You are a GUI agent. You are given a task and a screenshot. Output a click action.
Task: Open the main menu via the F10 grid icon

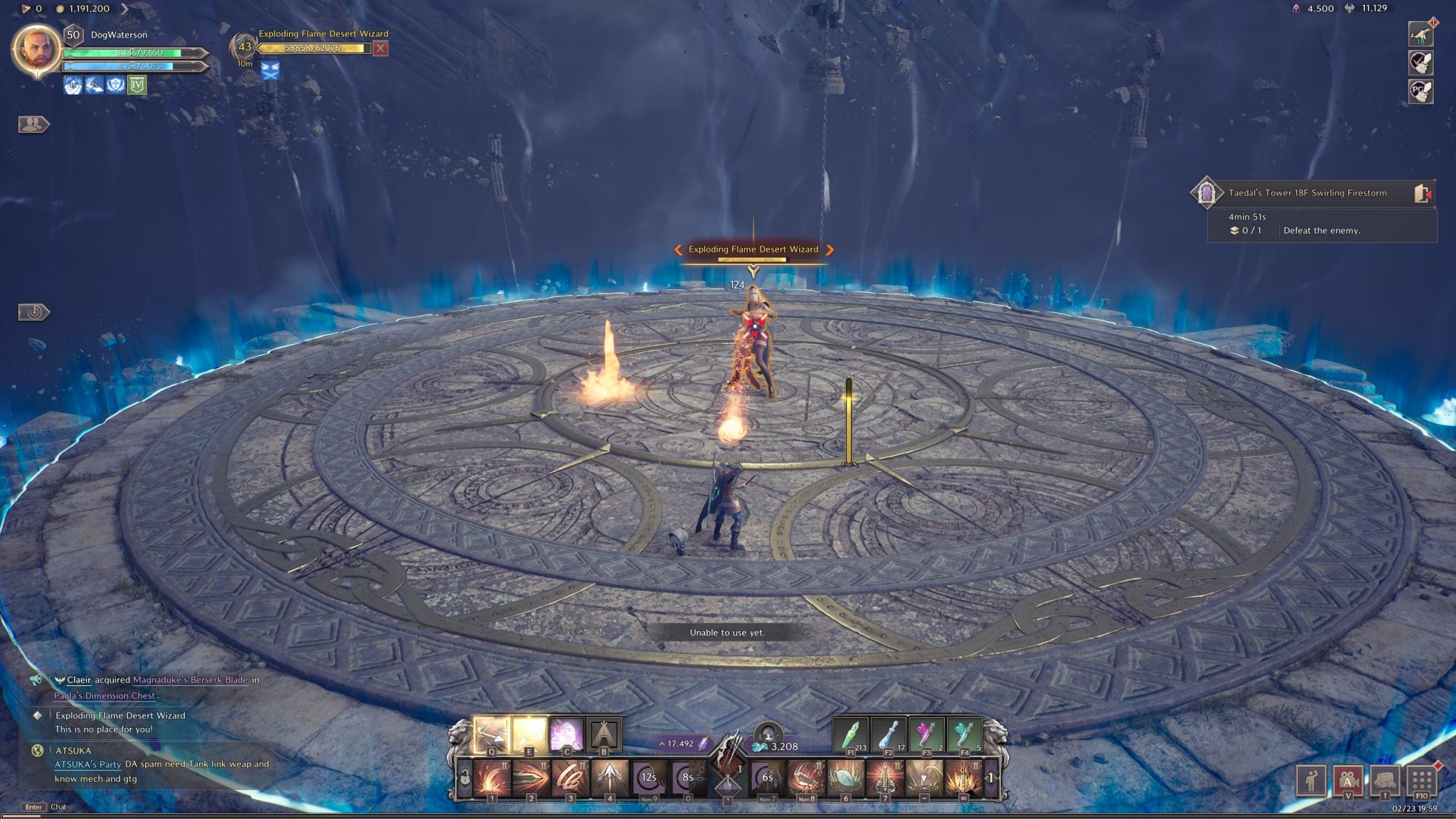point(1420,780)
